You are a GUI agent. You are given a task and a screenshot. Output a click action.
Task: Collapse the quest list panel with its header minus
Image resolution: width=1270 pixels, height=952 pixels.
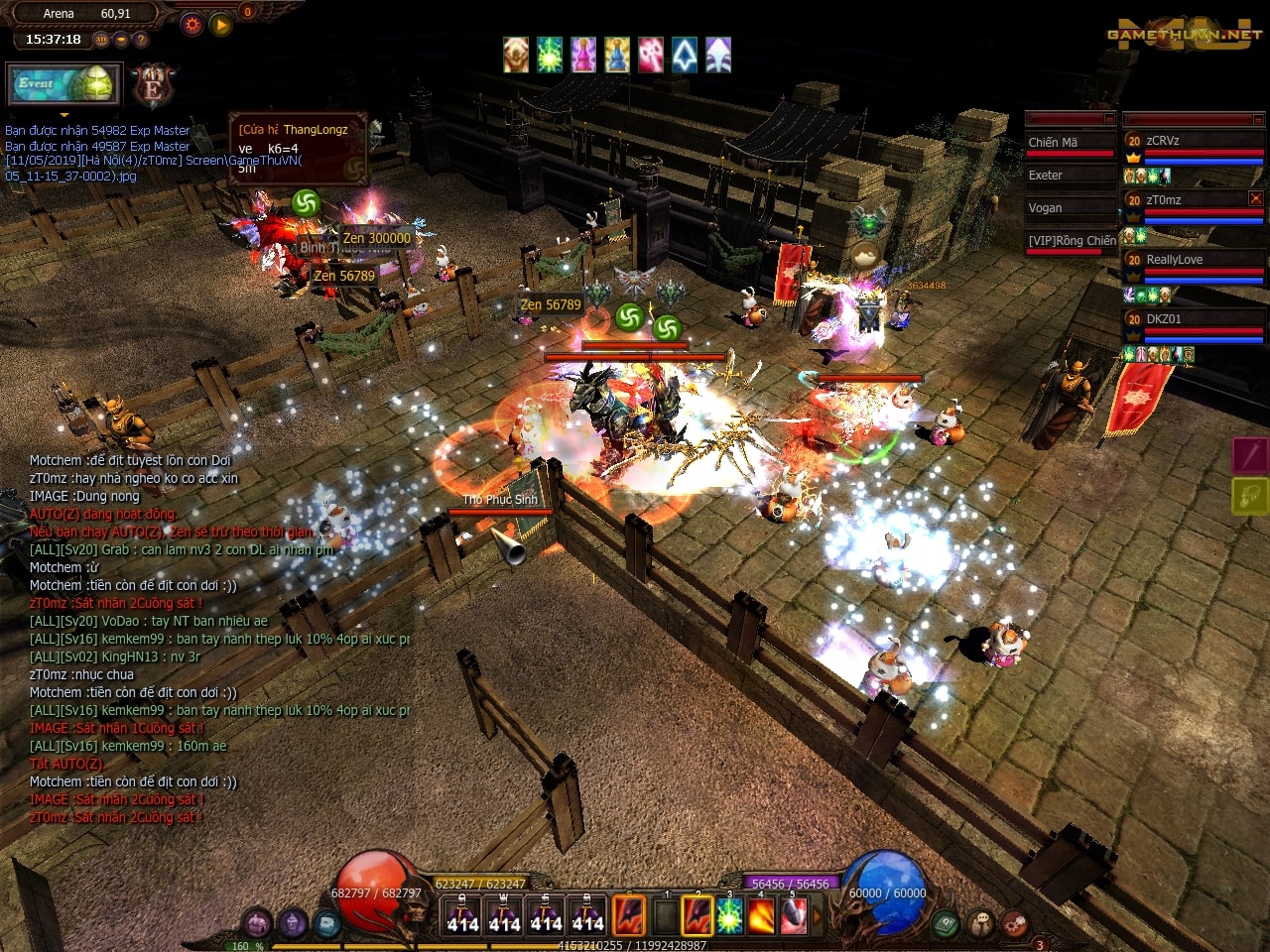pos(1108,118)
